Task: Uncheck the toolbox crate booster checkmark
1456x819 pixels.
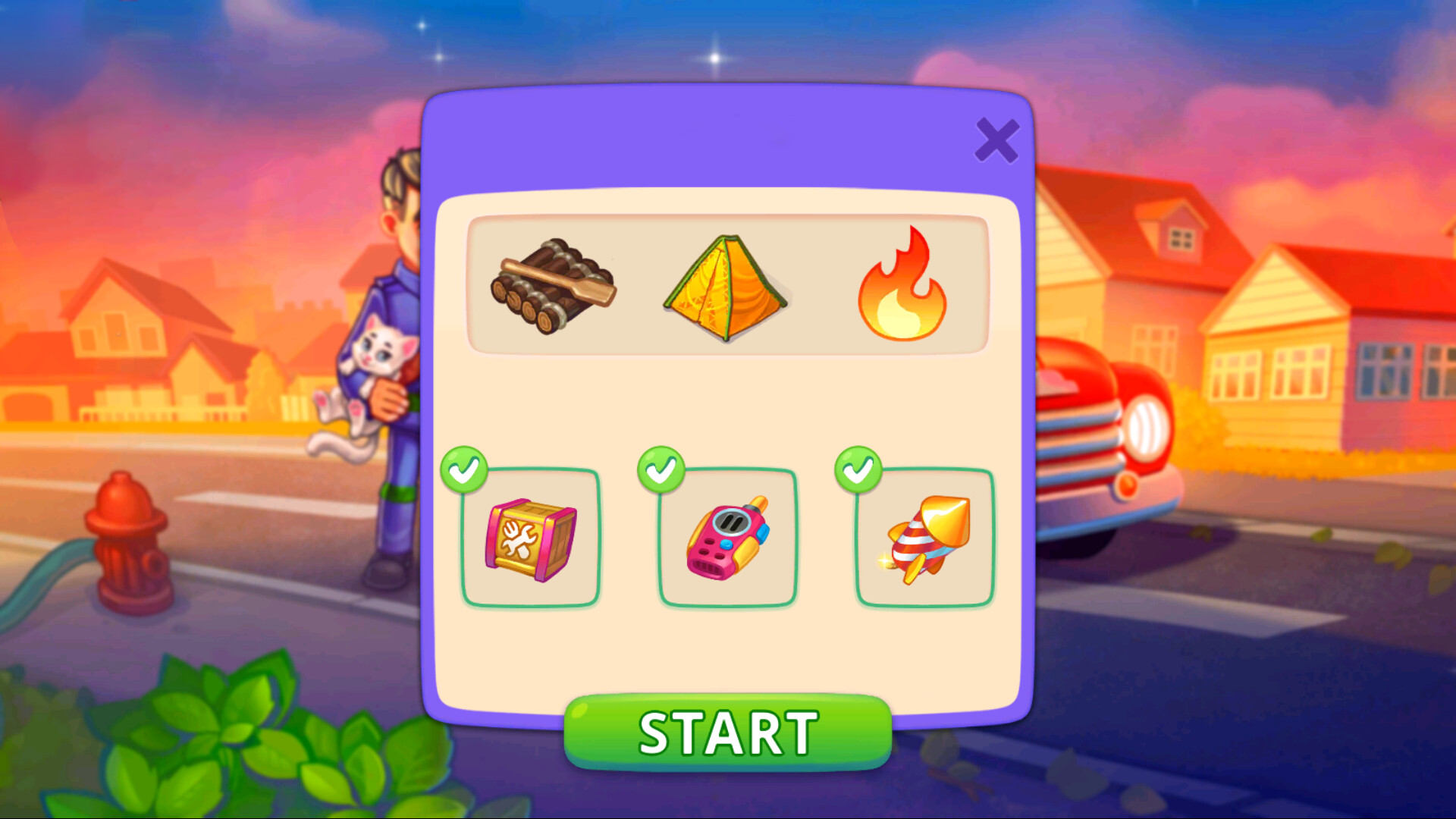Action: 465,470
